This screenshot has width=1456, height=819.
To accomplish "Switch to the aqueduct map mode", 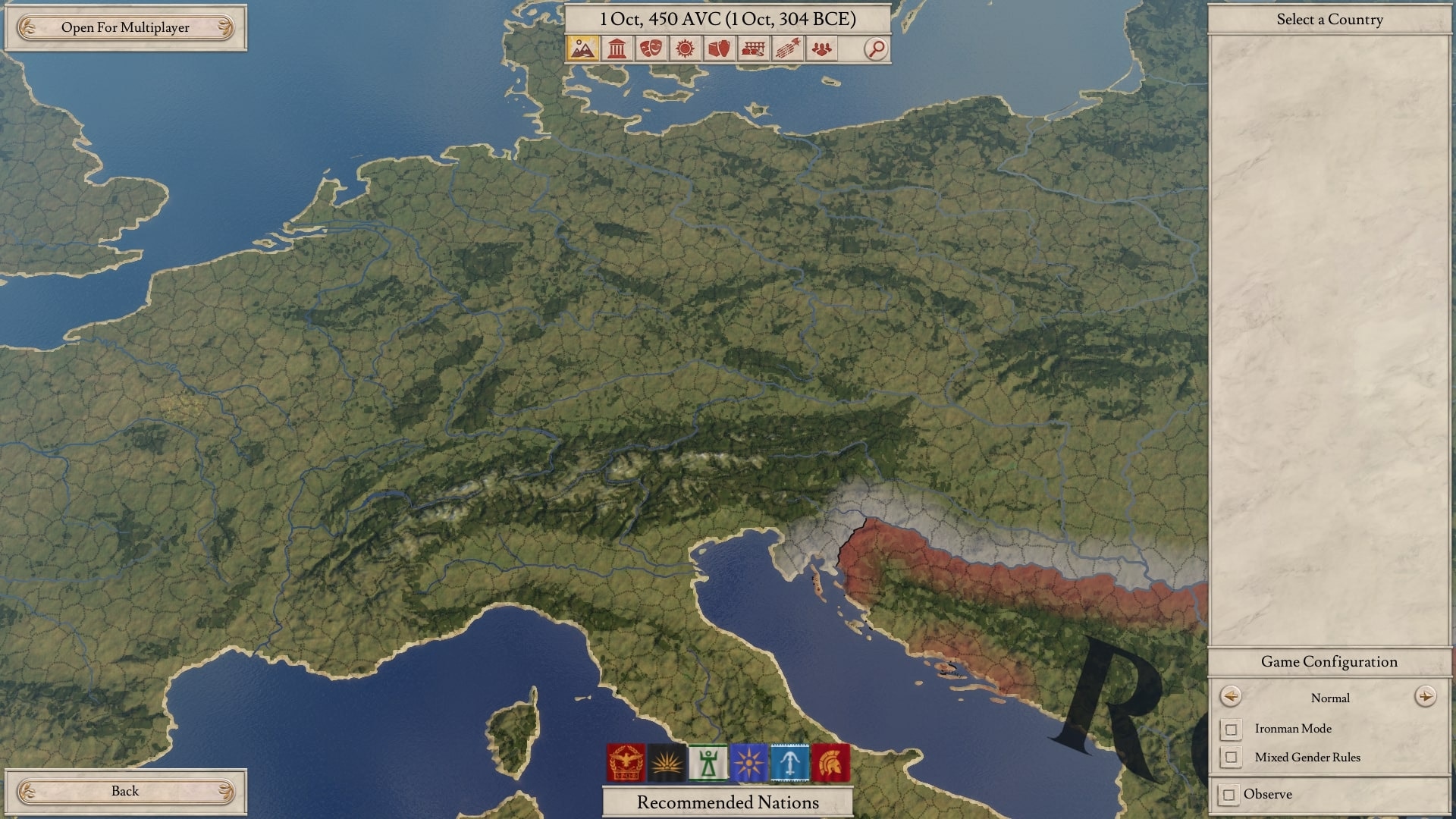I will pyautogui.click(x=753, y=49).
